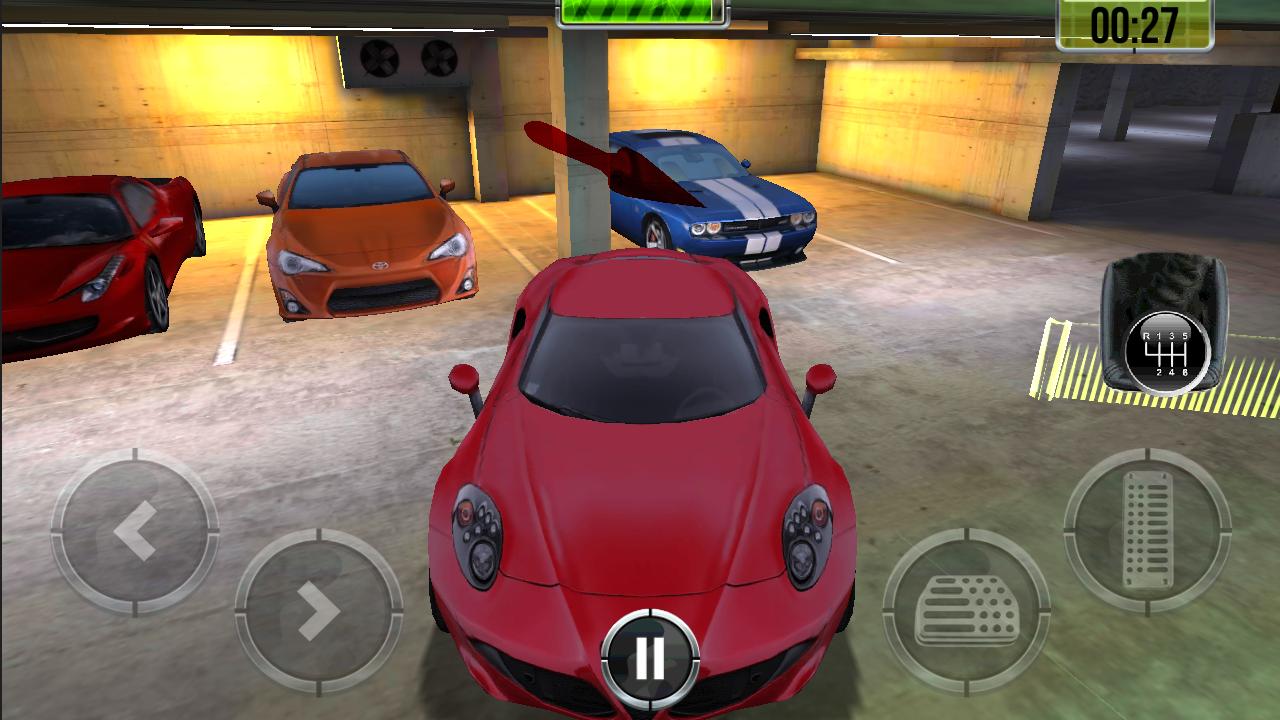Select reverse gear R on the shifter diagram
This screenshot has width=1280, height=720.
pos(1146,336)
